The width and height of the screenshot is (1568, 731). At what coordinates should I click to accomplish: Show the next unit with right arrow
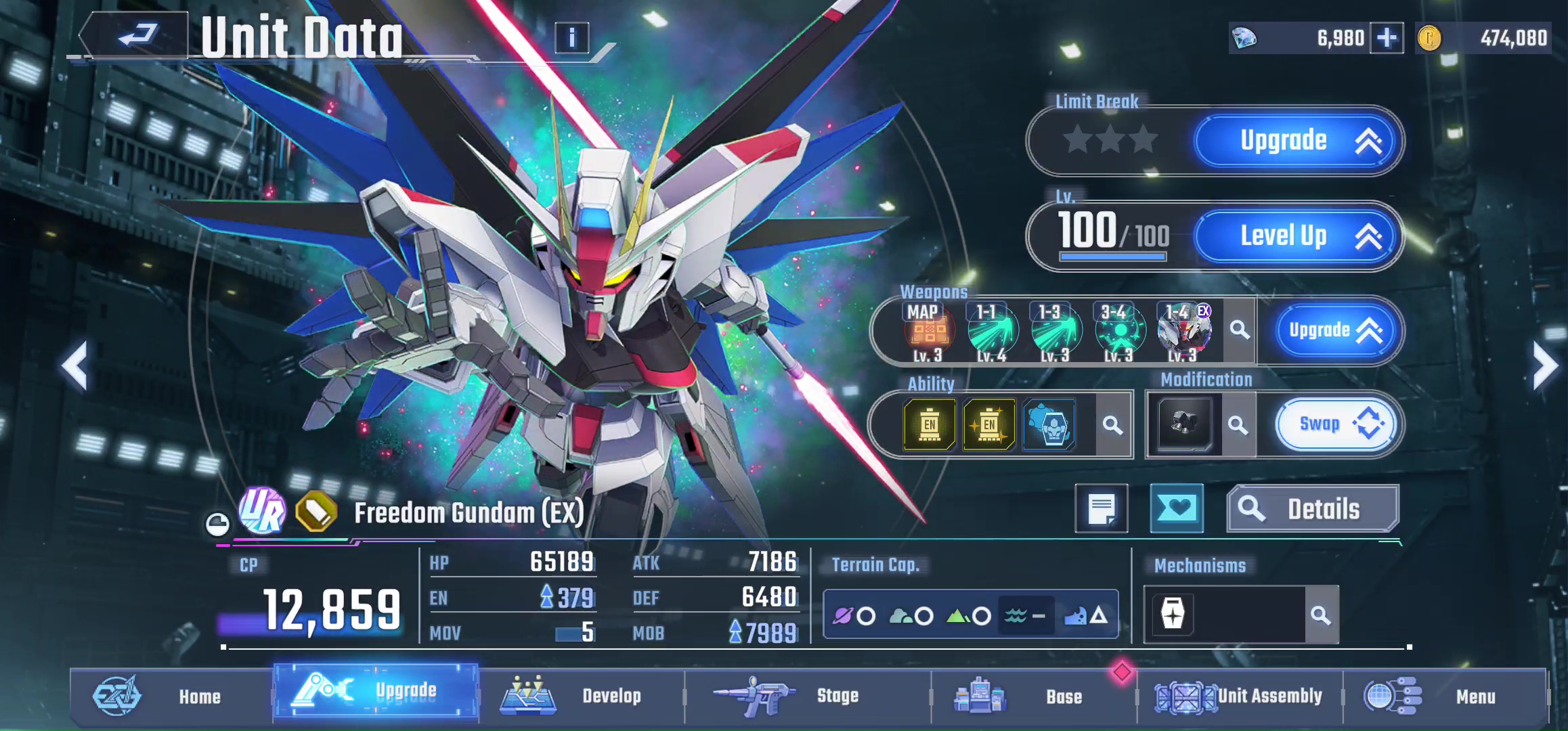[x=1545, y=366]
